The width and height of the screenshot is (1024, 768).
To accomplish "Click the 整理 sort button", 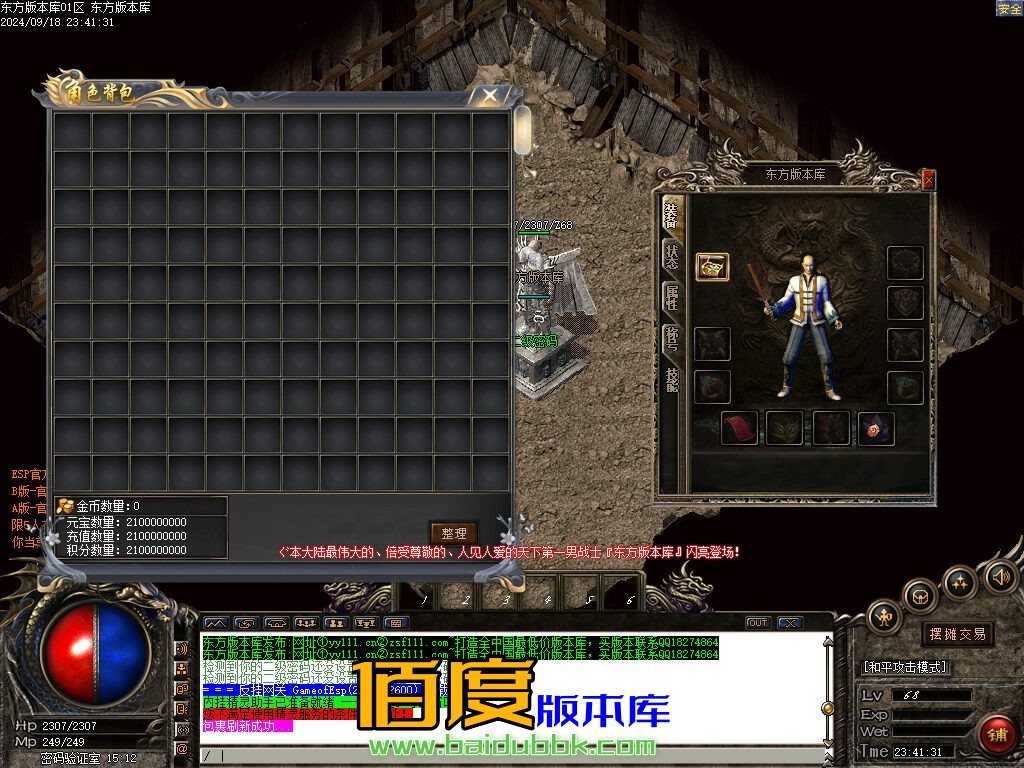I will tap(453, 533).
